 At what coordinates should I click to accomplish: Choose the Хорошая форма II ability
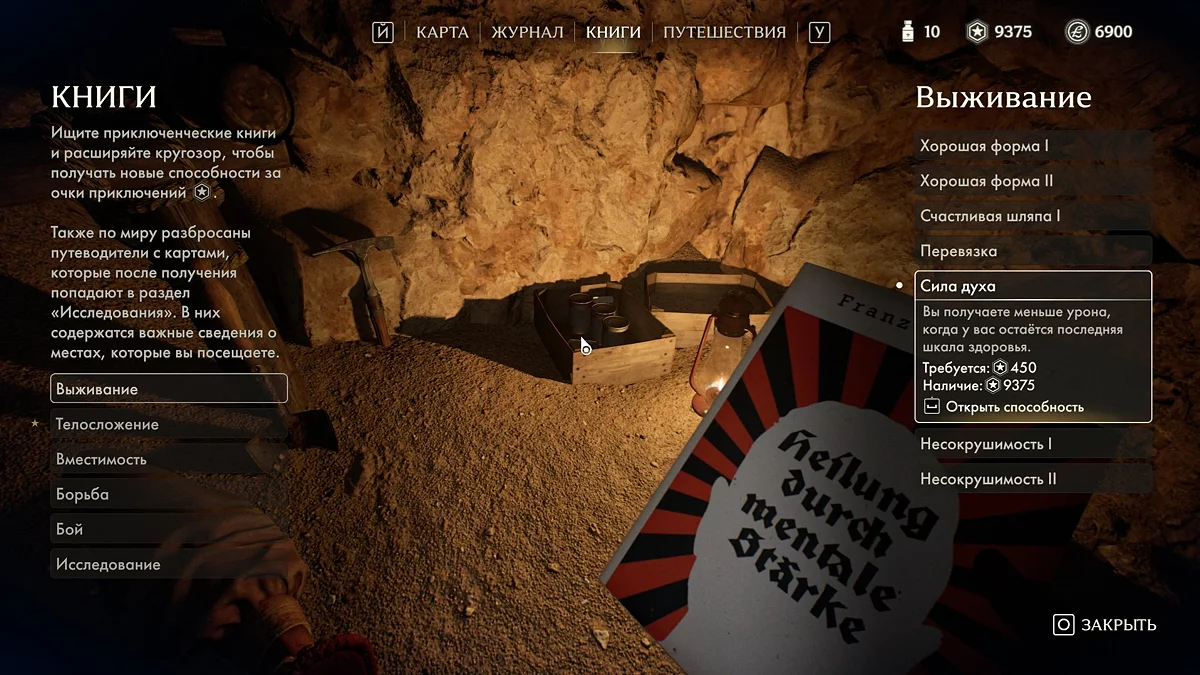pos(1032,181)
